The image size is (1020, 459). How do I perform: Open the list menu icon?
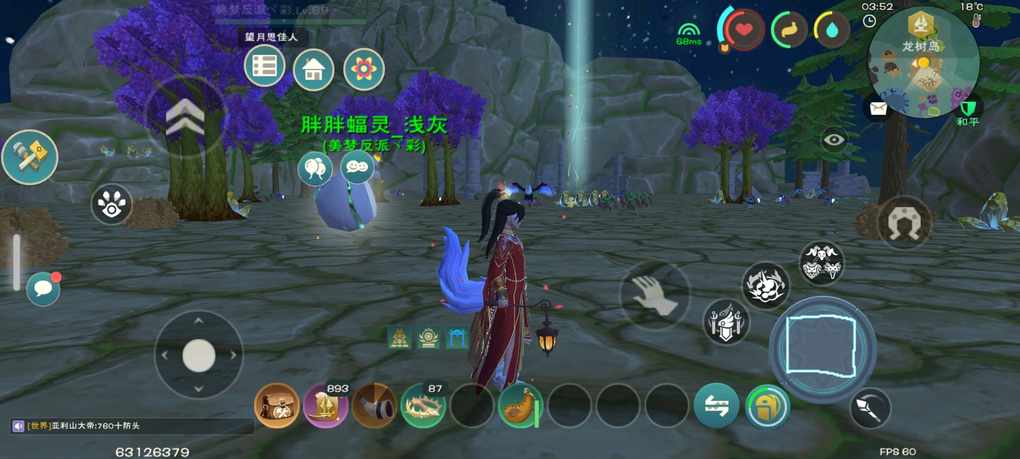[x=264, y=66]
